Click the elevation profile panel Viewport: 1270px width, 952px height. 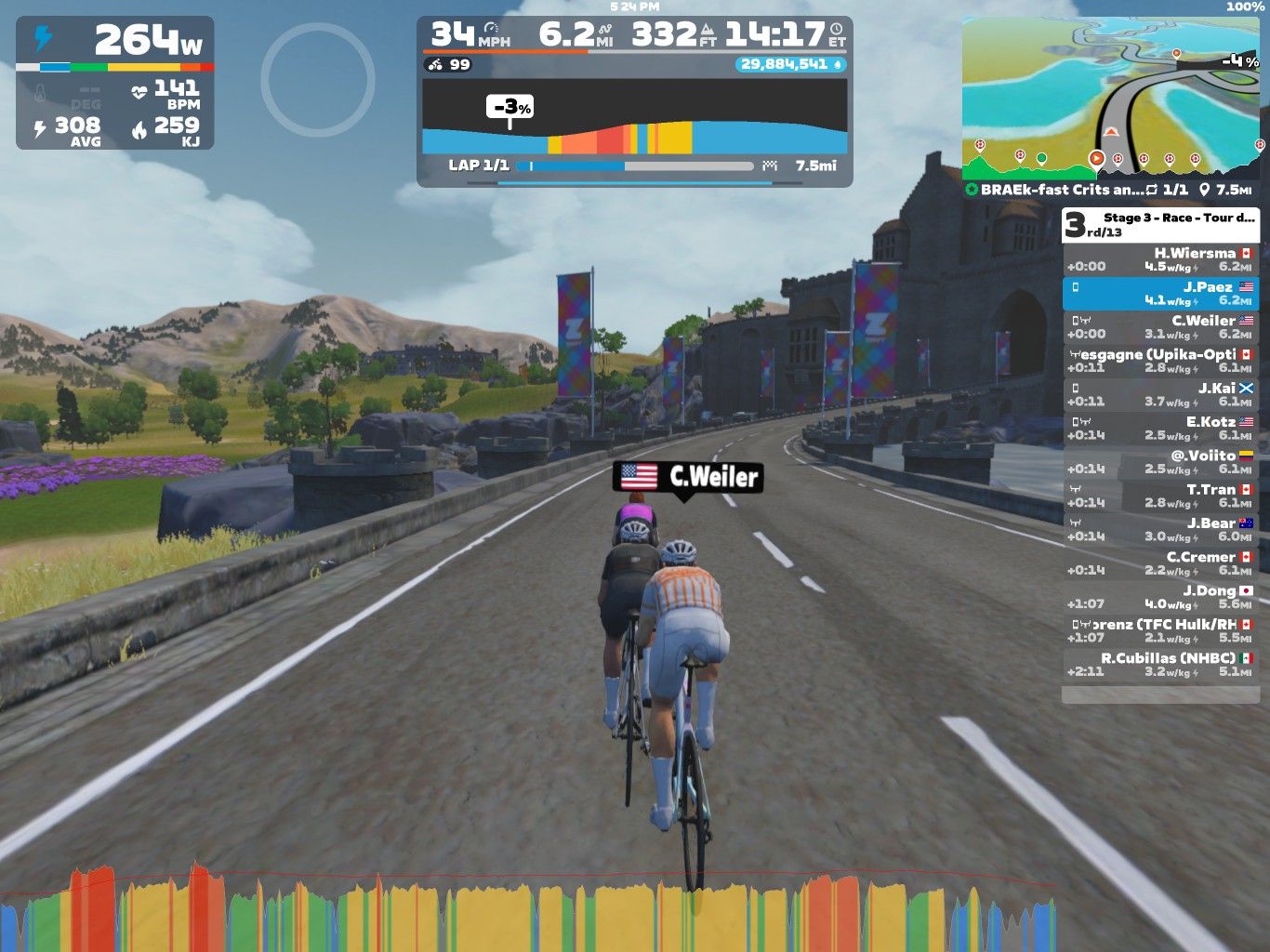coord(634,116)
